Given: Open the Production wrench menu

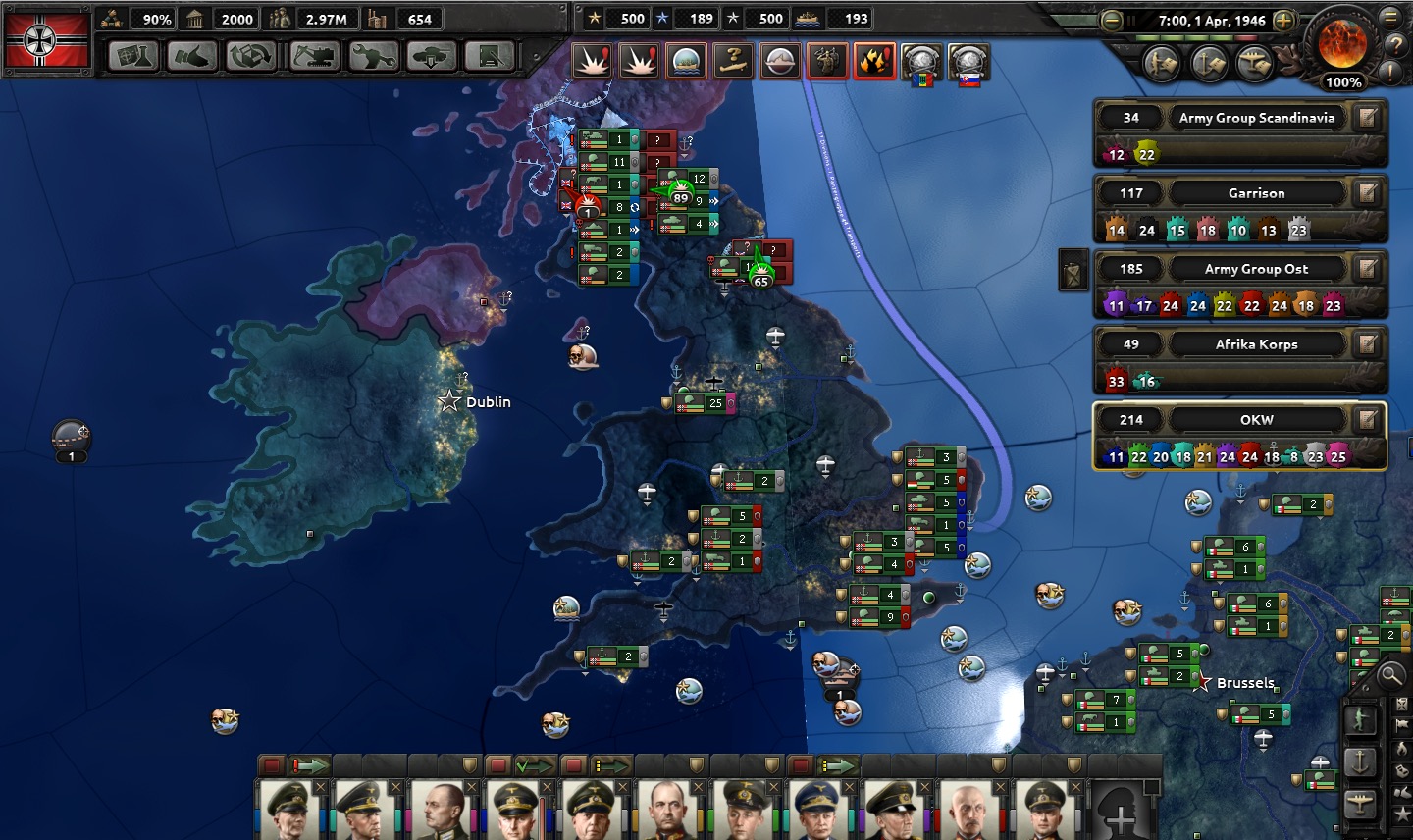Looking at the screenshot, I should pyautogui.click(x=373, y=57).
